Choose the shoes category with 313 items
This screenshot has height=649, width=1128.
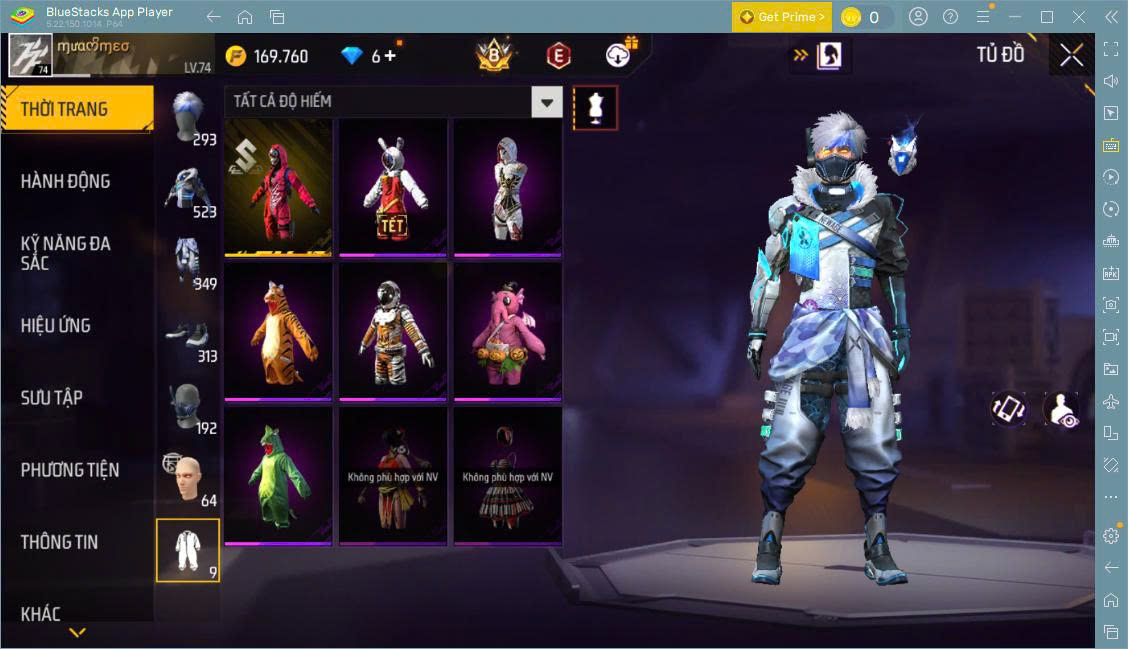[x=187, y=335]
